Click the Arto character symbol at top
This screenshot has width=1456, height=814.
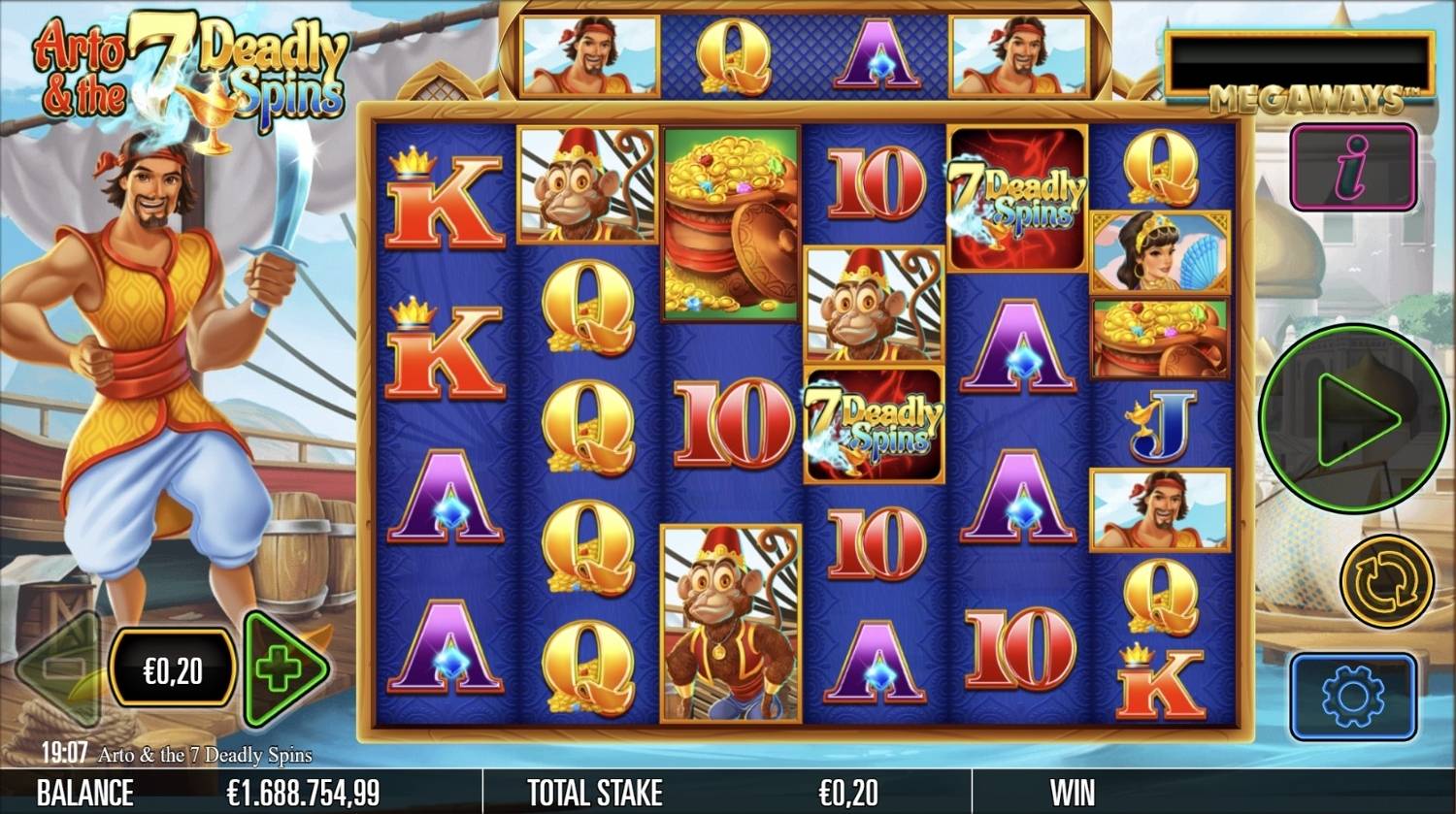(x=590, y=51)
